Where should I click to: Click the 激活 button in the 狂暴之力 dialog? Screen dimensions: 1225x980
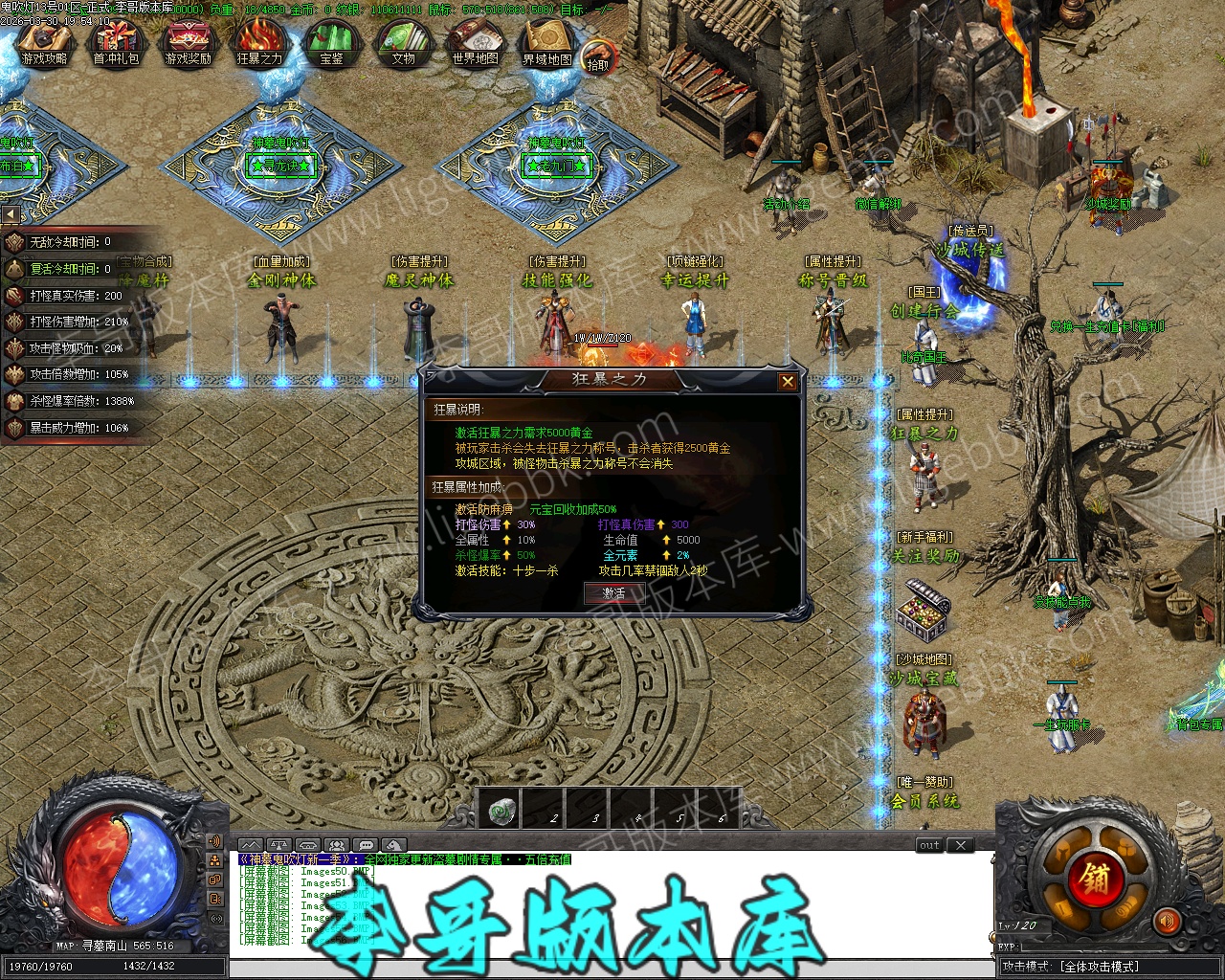click(613, 593)
